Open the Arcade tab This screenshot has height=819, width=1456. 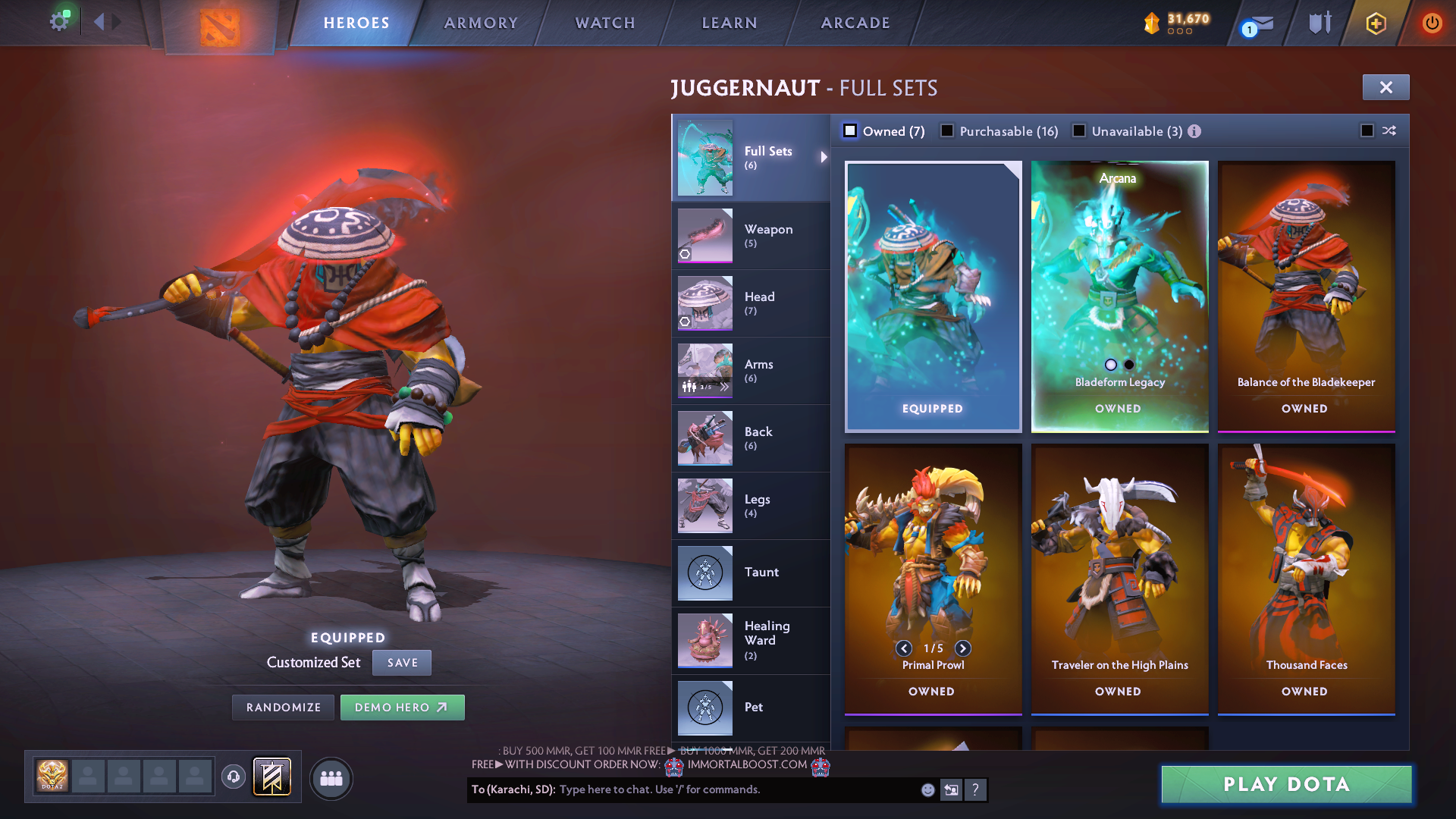tap(855, 23)
